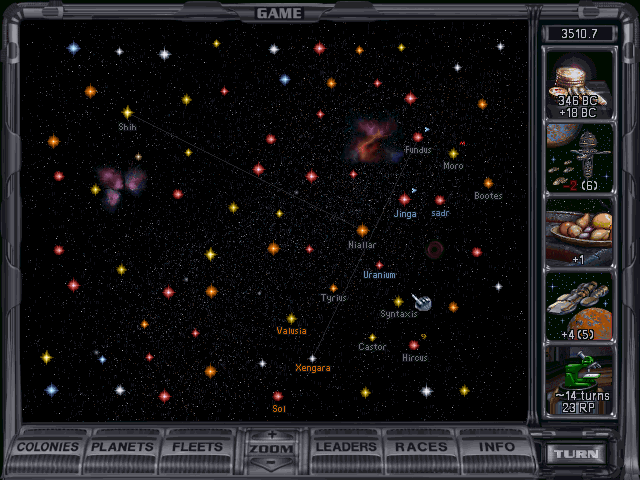The width and height of the screenshot is (640, 480).
Task: Open the food surplus panel
Action: [x=579, y=232]
